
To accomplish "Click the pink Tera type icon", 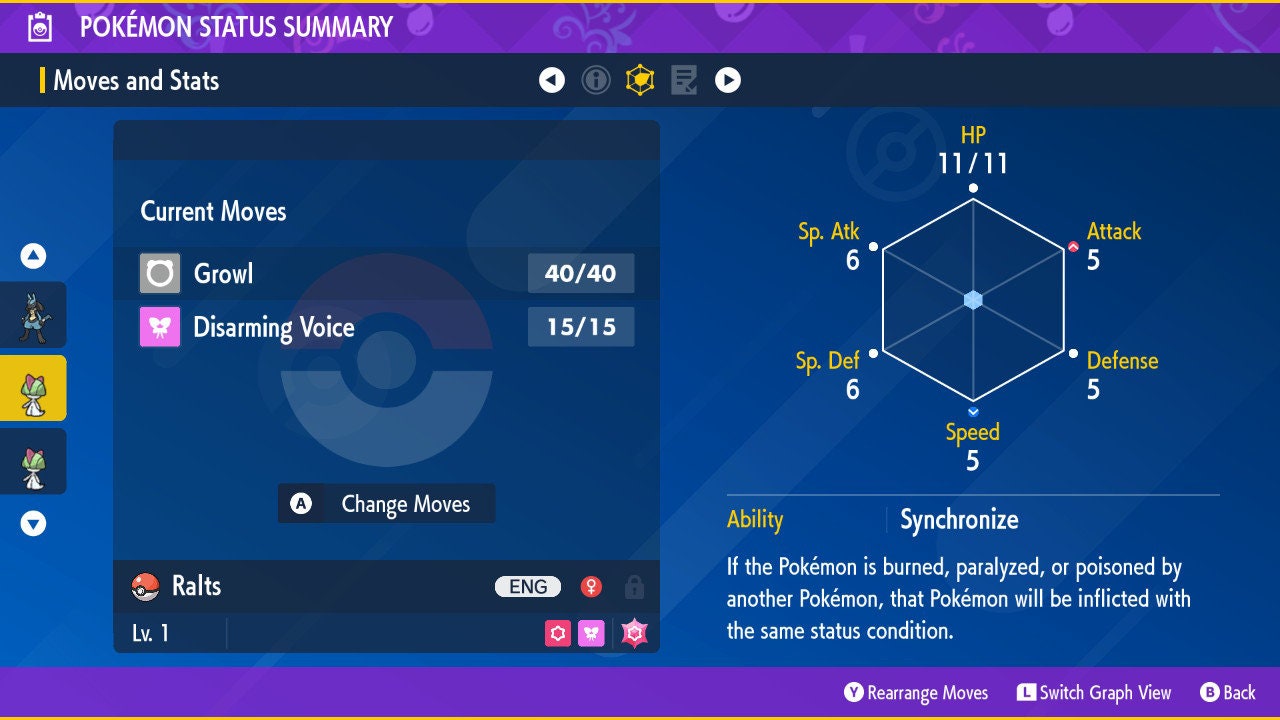I will coord(634,634).
